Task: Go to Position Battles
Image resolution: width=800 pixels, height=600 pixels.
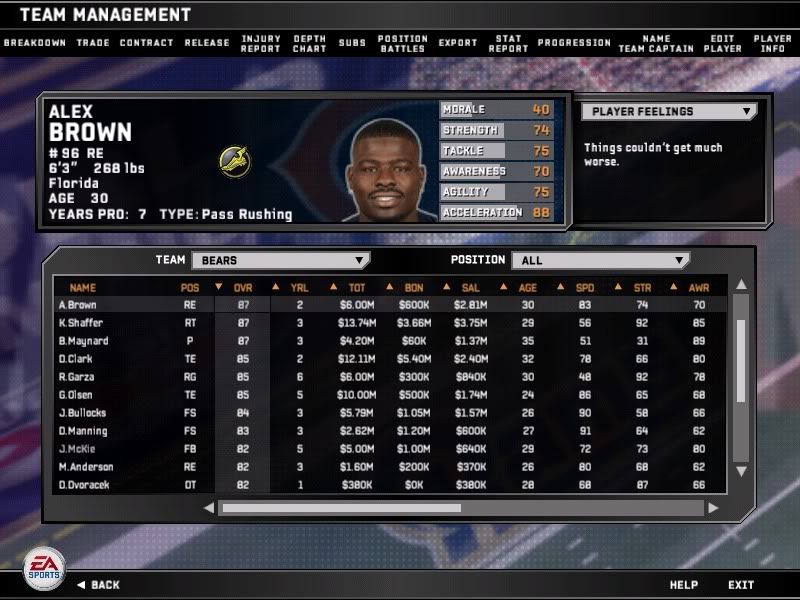Action: point(403,44)
